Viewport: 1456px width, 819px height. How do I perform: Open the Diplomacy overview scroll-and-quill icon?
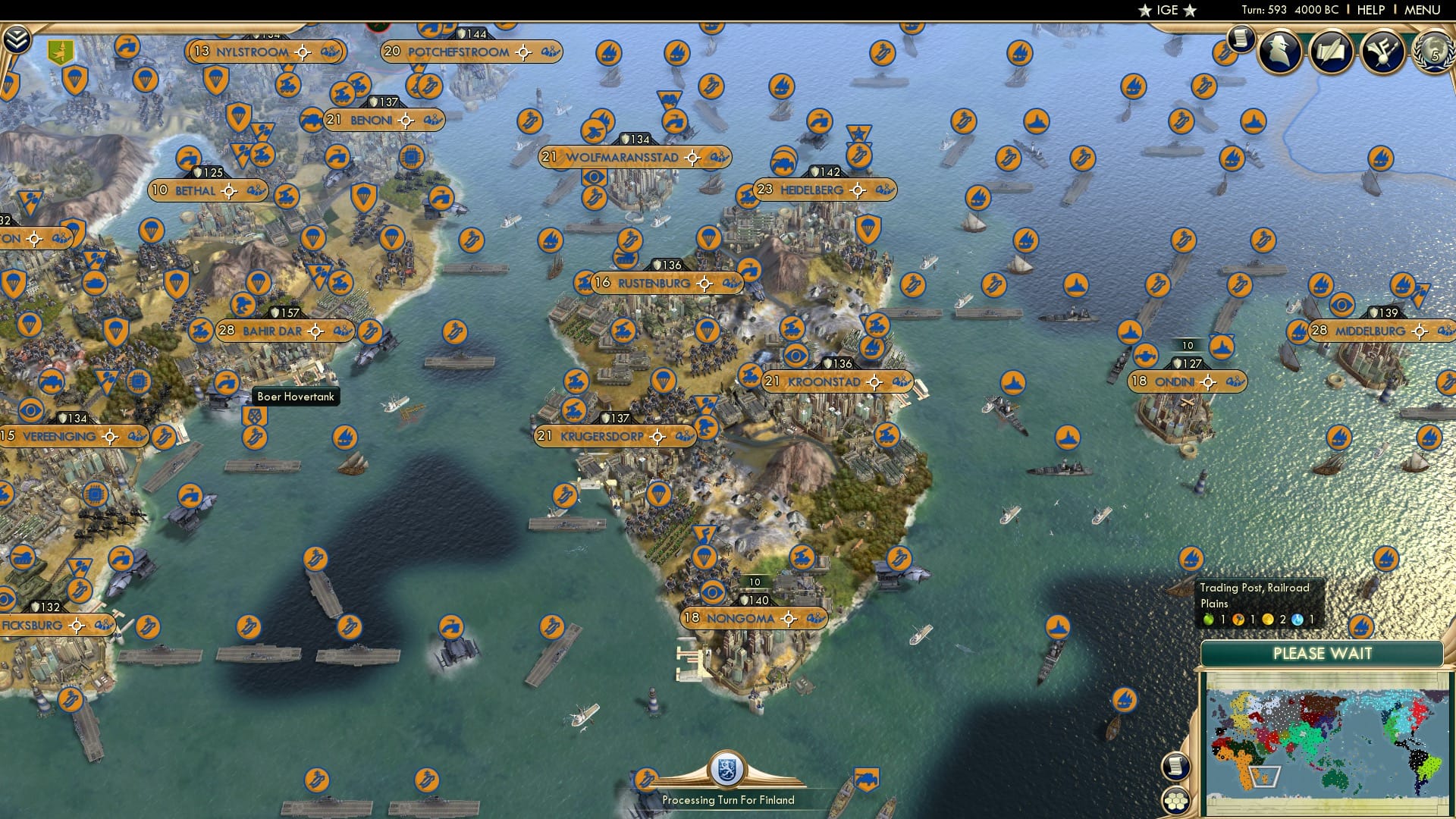point(1331,52)
